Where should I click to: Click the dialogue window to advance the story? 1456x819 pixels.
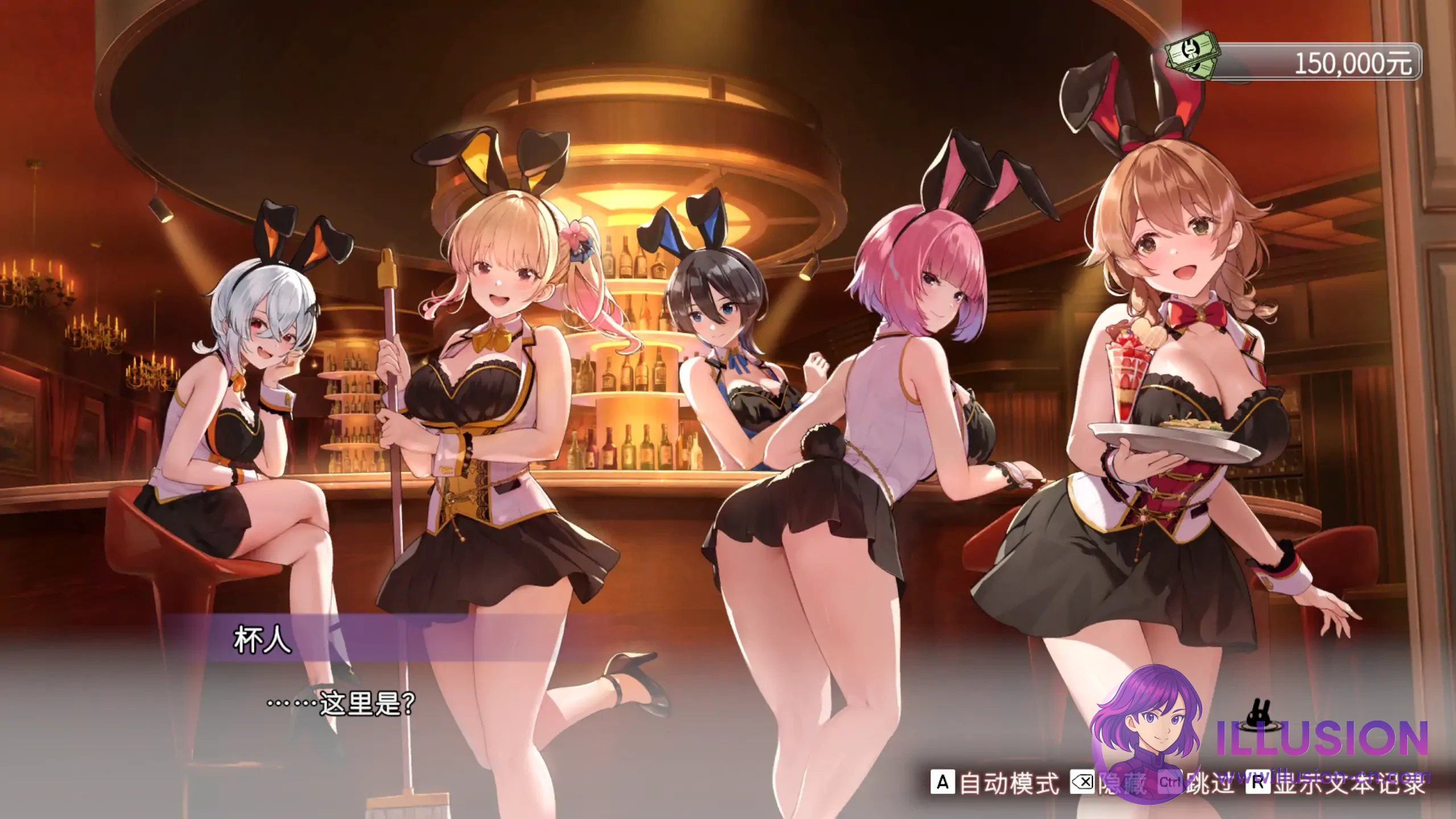tap(455, 700)
